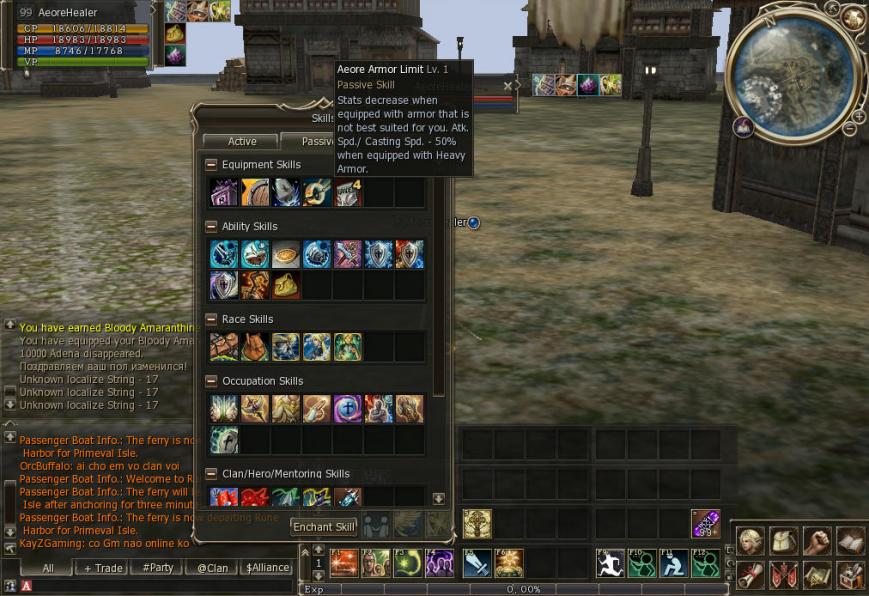Collapse the Equipment Skills section
869x596 pixels.
[211, 165]
